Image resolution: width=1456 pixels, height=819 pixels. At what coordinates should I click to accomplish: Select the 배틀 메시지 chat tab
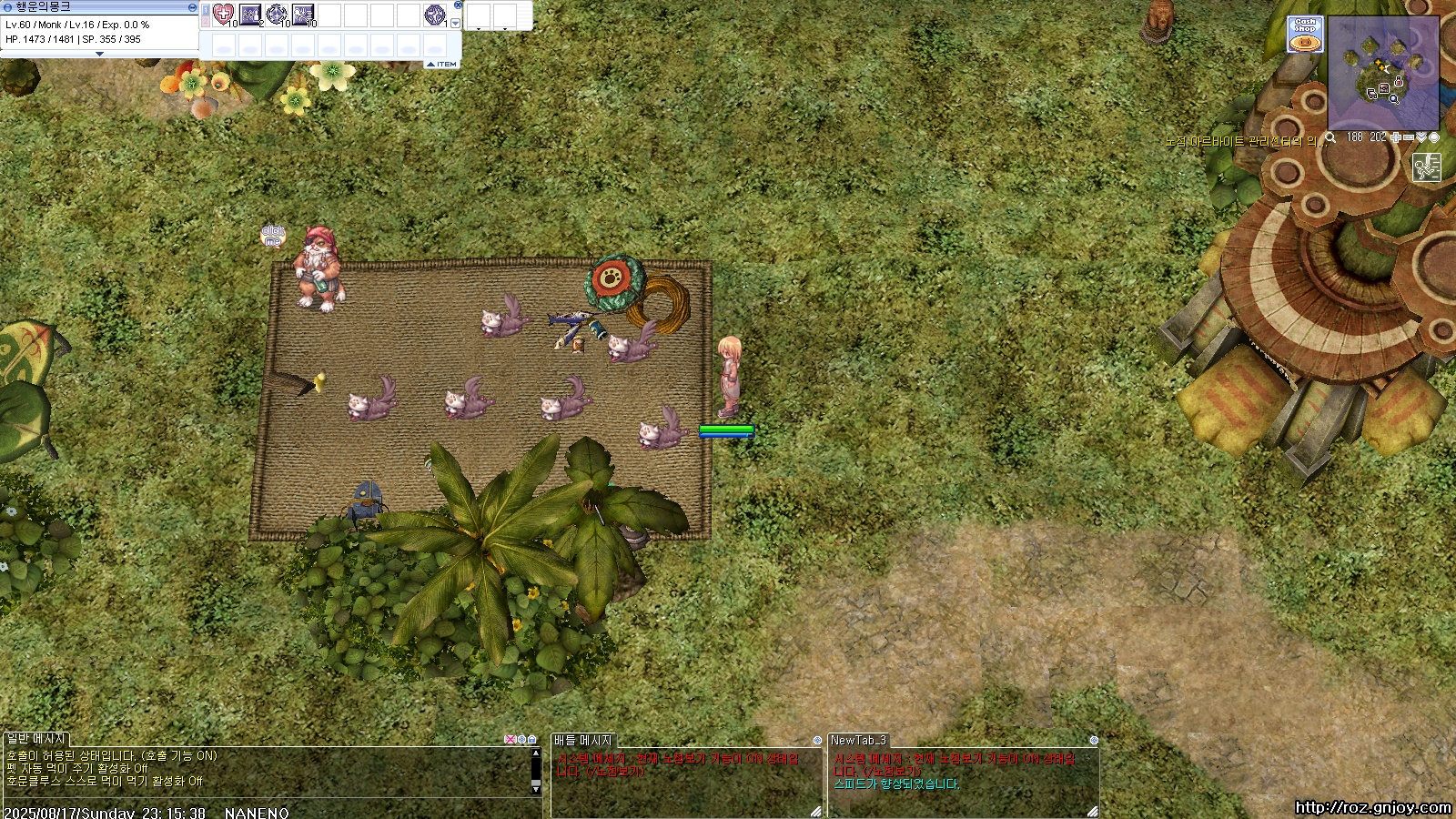pos(583,740)
